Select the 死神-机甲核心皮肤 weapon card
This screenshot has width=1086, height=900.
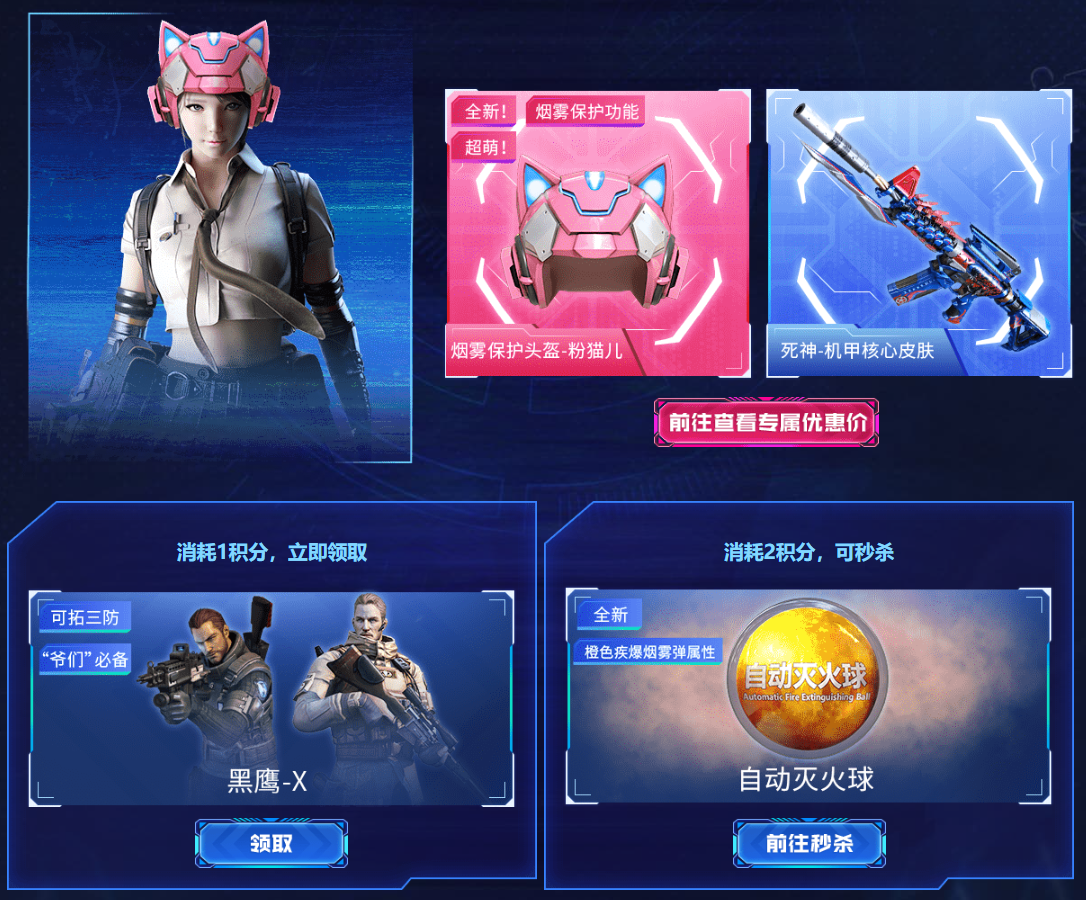click(x=919, y=234)
